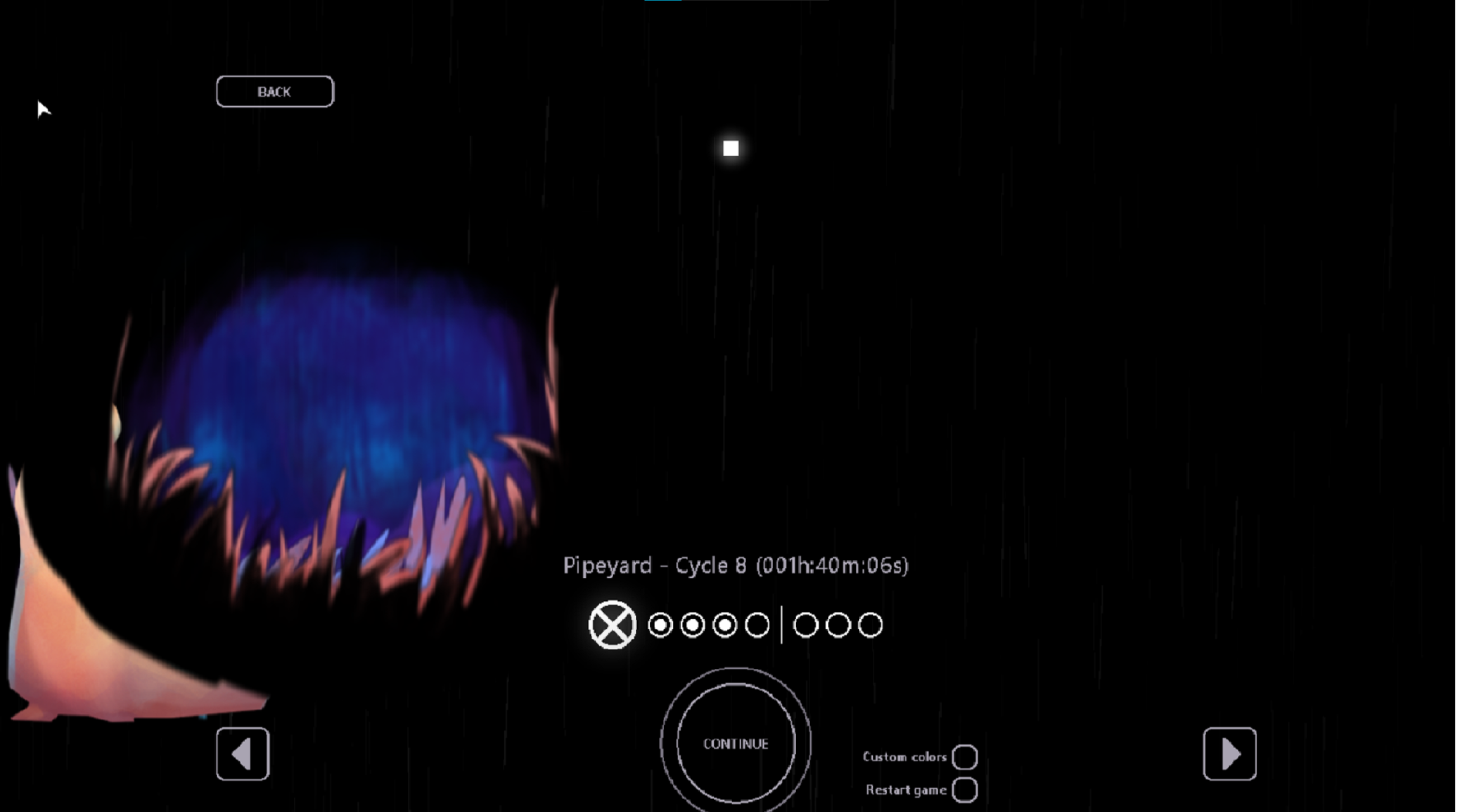Viewport: 1469px width, 812px height.
Task: Click the karma symbol icon
Action: click(611, 624)
